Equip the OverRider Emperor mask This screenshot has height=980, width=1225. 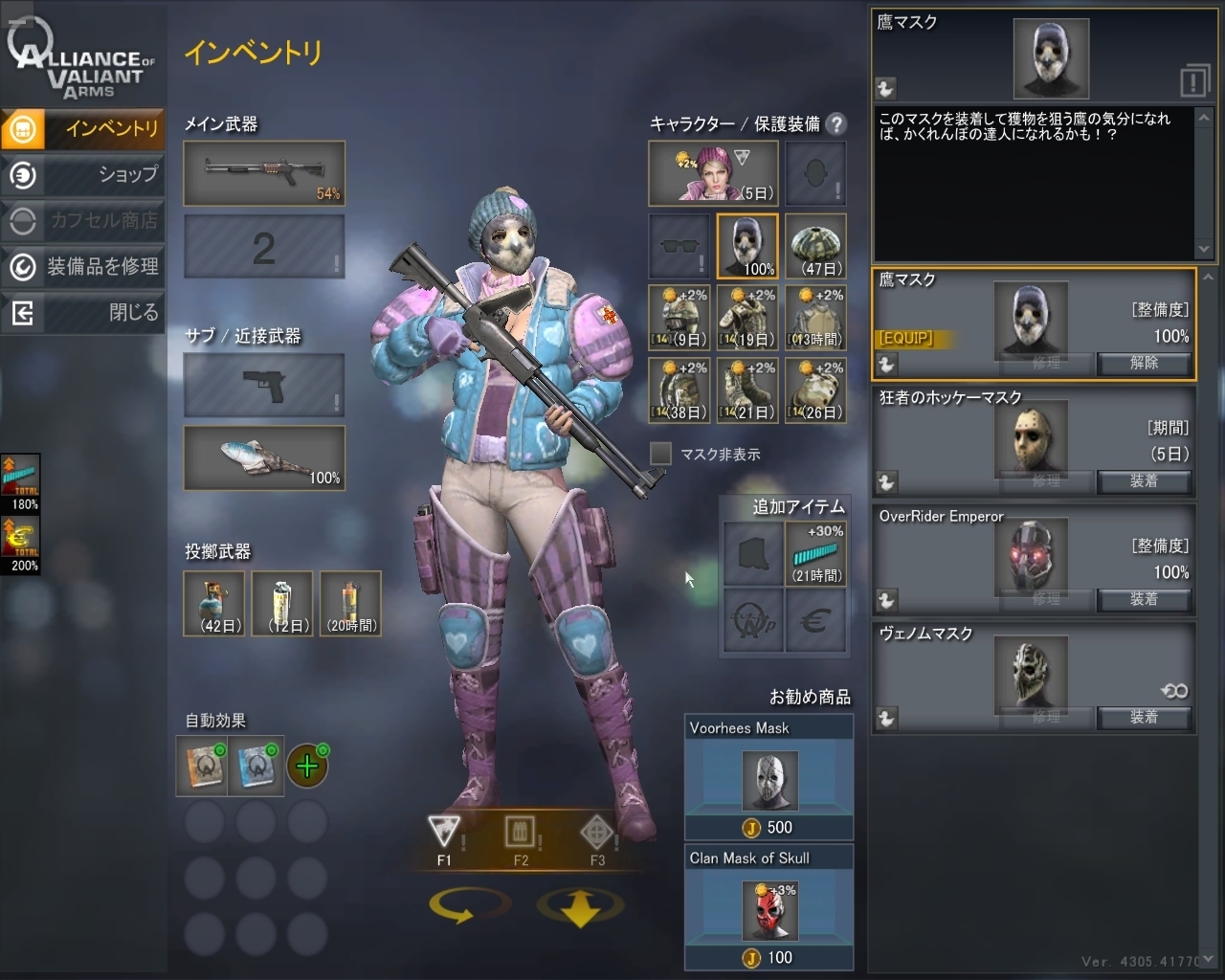[x=1144, y=599]
